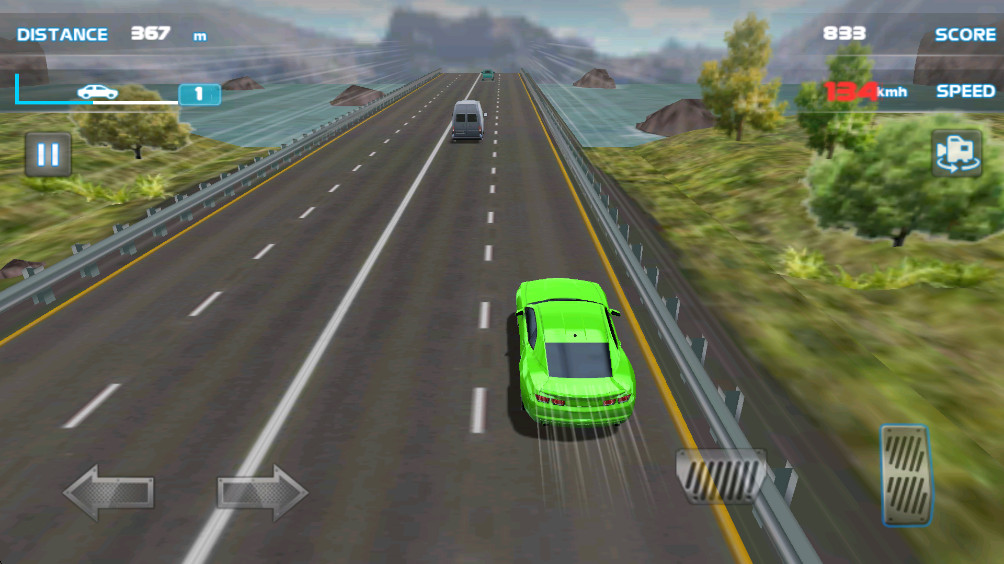Tap the brake pedal
Image resolution: width=1004 pixels, height=564 pixels.
(721, 476)
